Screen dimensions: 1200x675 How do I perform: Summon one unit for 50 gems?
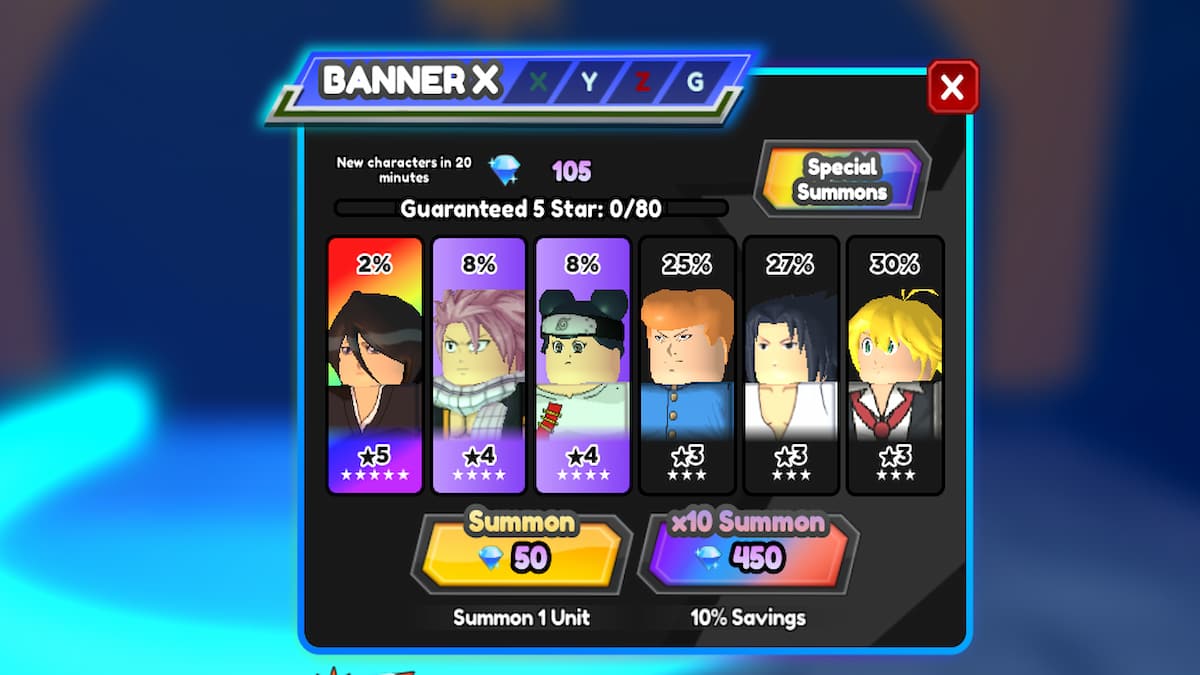coord(521,552)
